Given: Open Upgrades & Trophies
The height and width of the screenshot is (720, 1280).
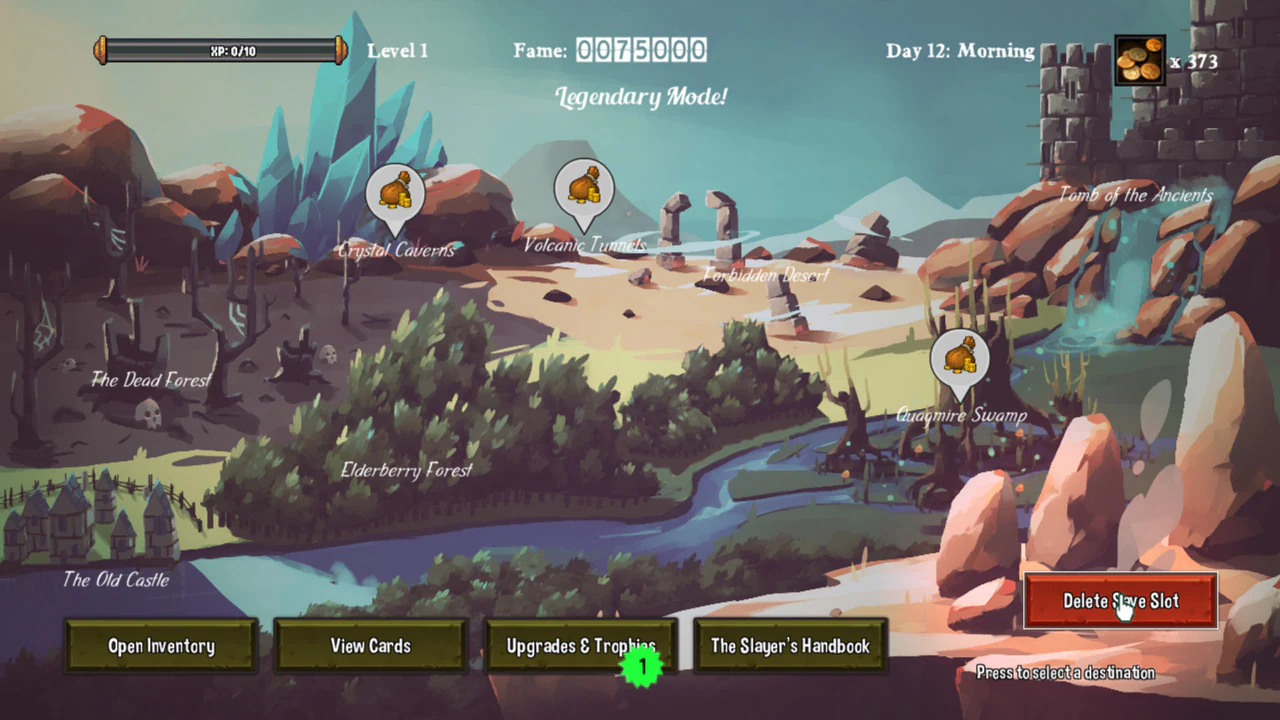Looking at the screenshot, I should pos(581,646).
